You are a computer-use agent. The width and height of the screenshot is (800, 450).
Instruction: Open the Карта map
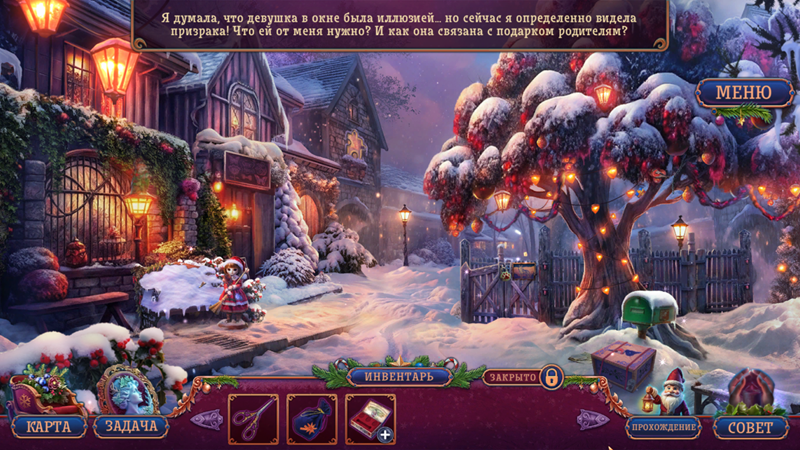[x=48, y=427]
